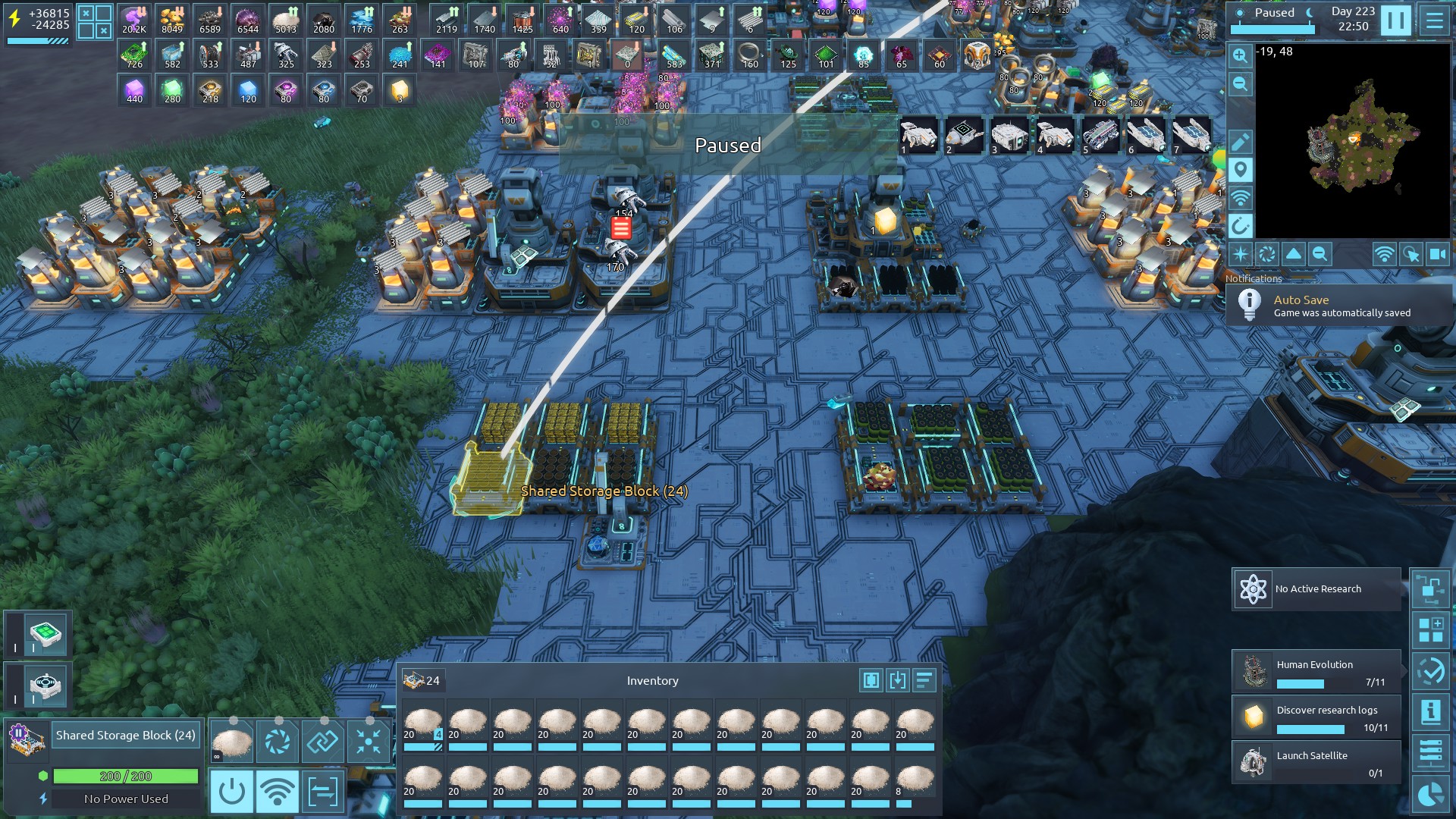The width and height of the screenshot is (1456, 819).
Task: Zoom out on the minimap
Action: pos(1241,84)
